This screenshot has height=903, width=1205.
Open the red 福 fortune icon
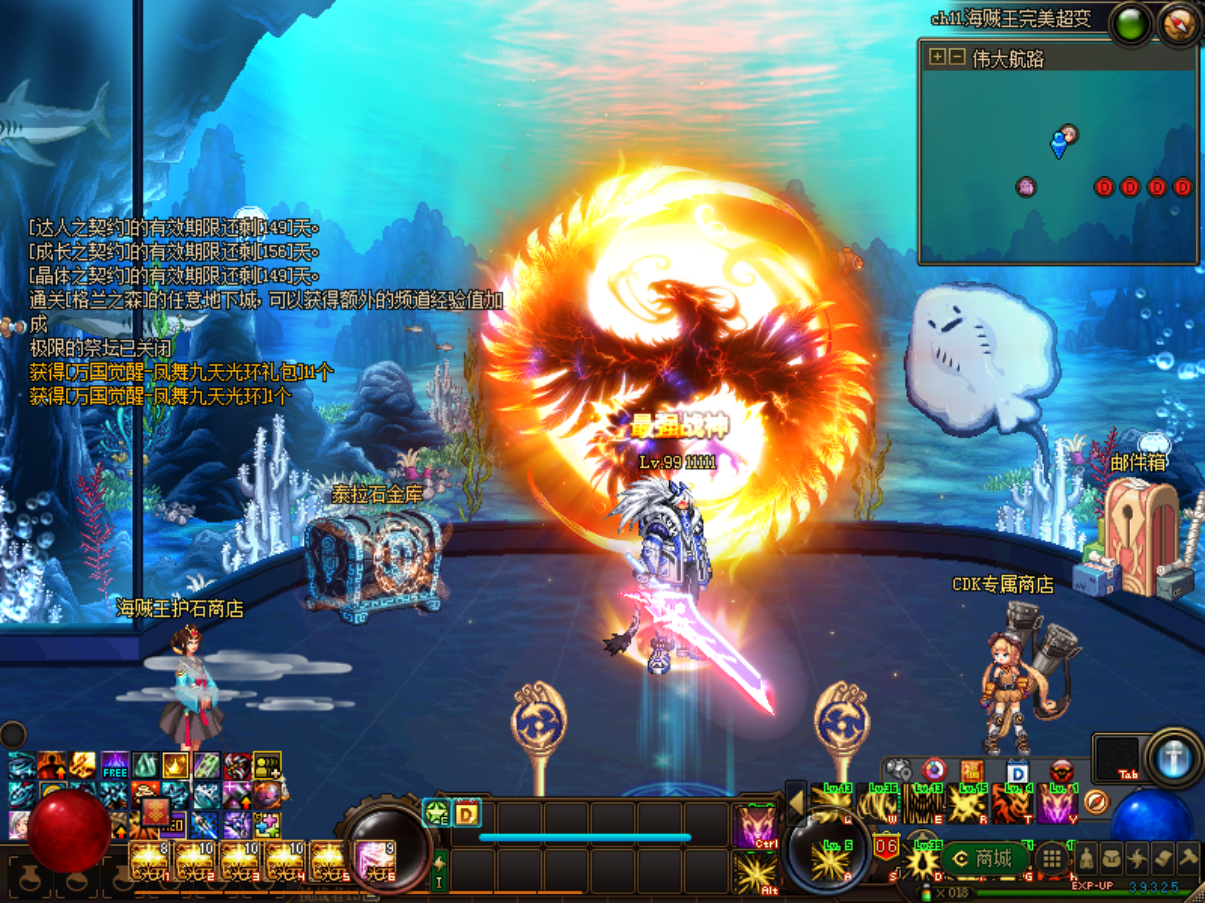[x=972, y=772]
